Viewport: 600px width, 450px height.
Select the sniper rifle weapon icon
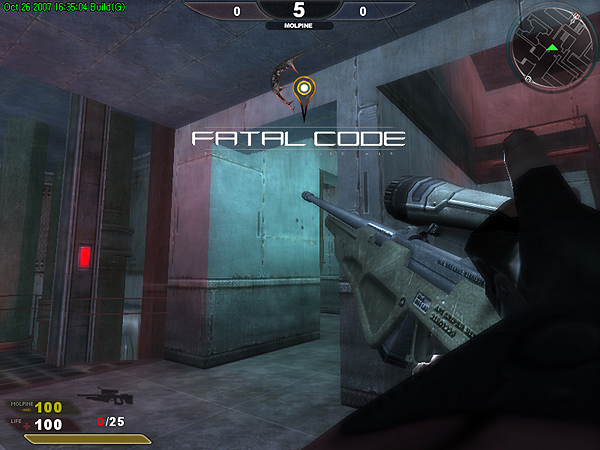tap(99, 397)
